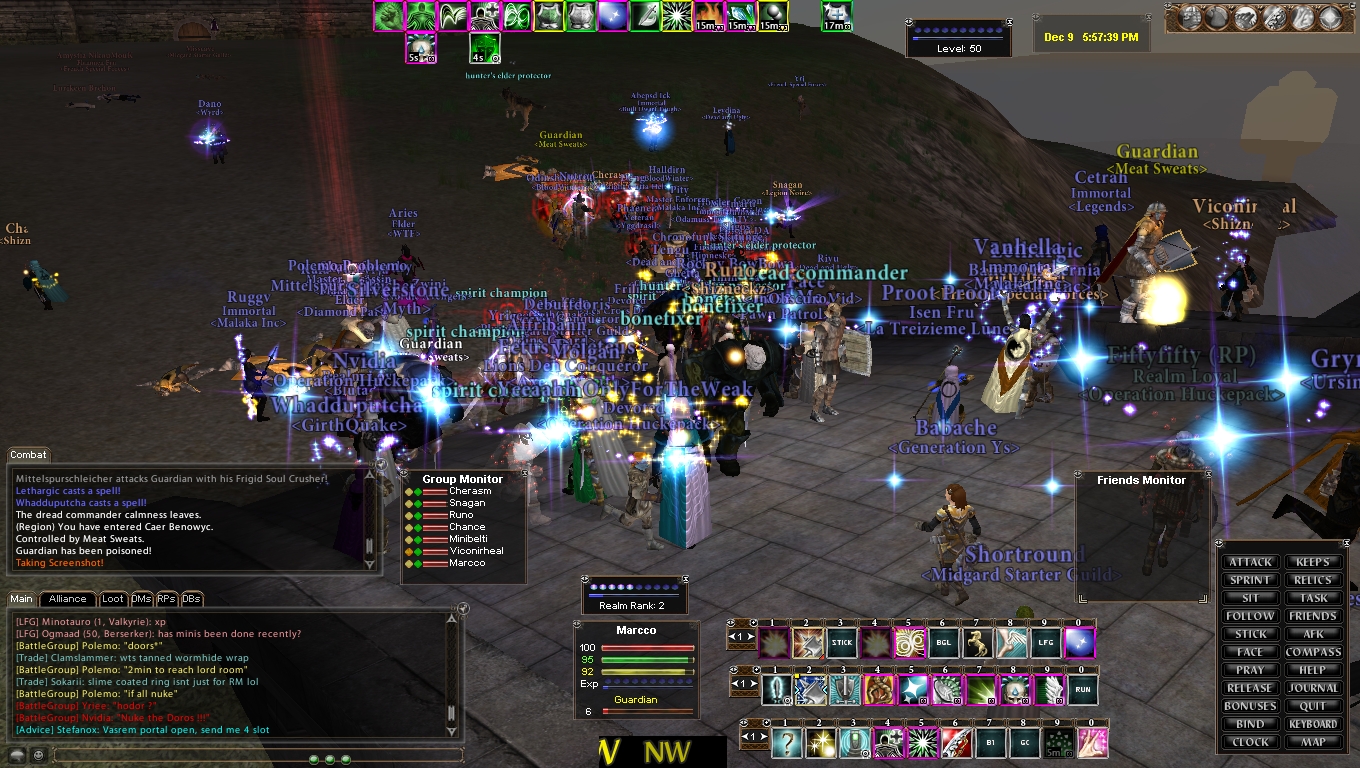Open the JOURNAL from the command panel

(1313, 688)
